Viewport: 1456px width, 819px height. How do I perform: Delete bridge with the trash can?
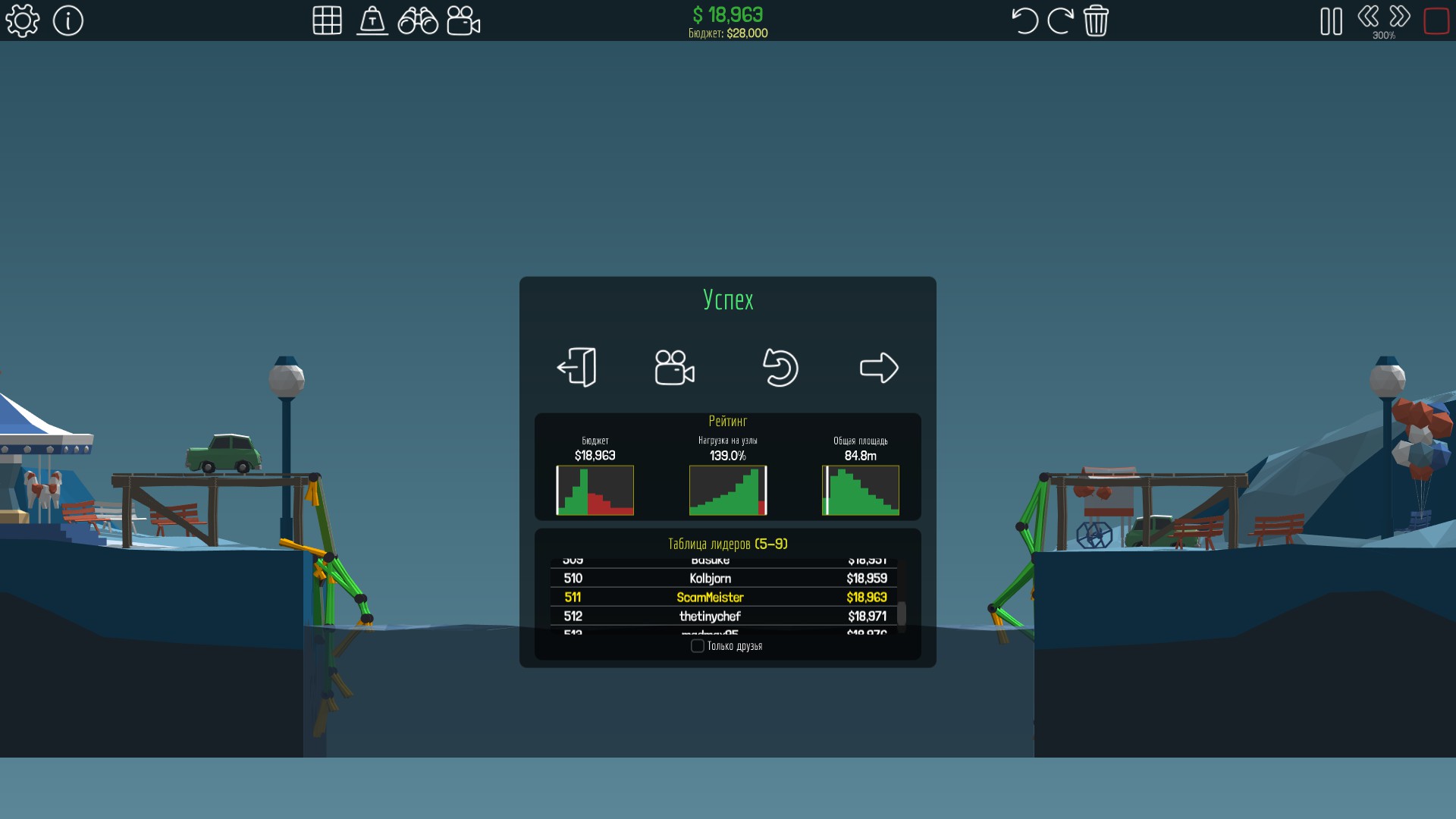pos(1096,20)
